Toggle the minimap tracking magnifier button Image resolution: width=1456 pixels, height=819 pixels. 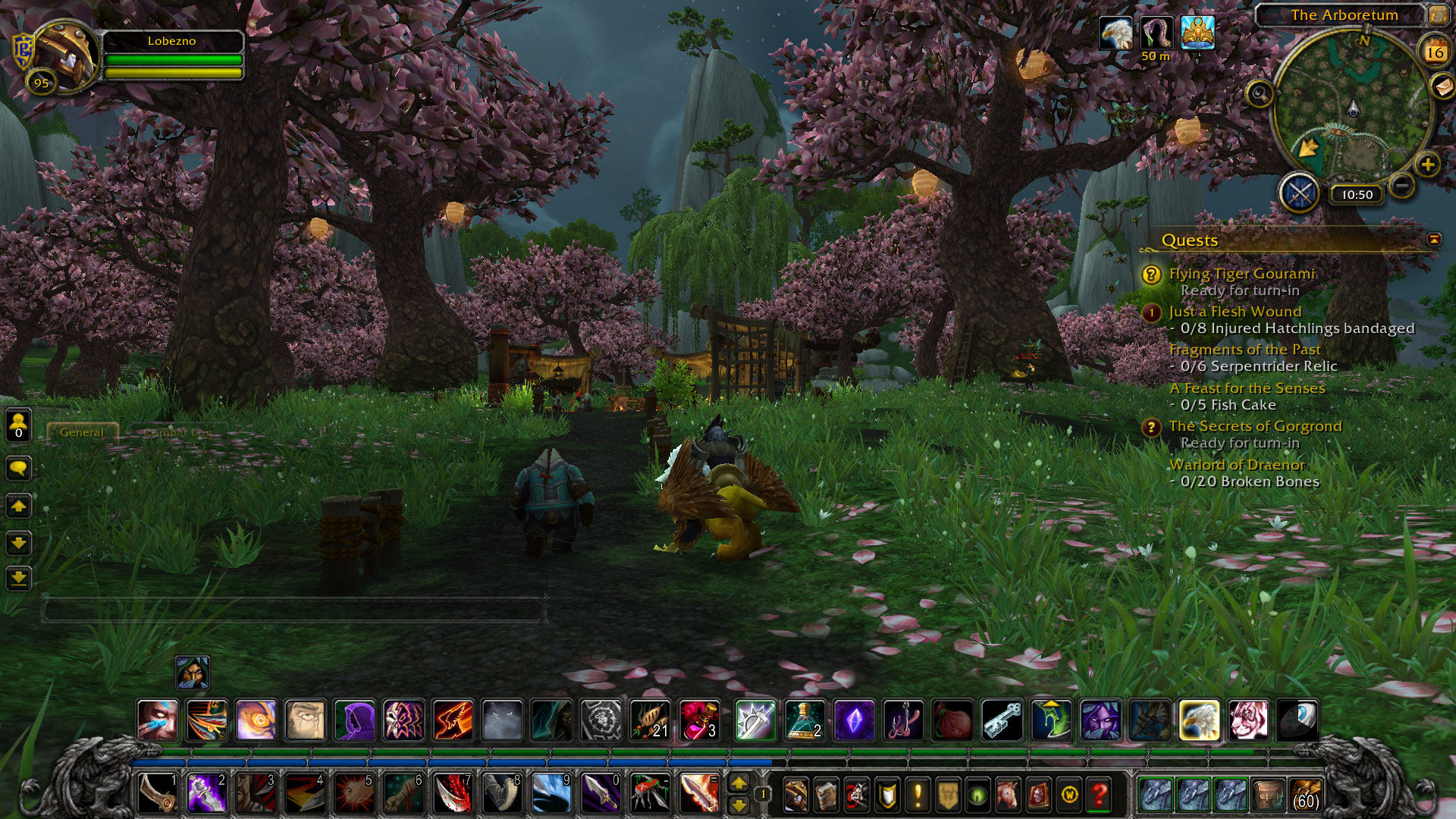point(1260,94)
